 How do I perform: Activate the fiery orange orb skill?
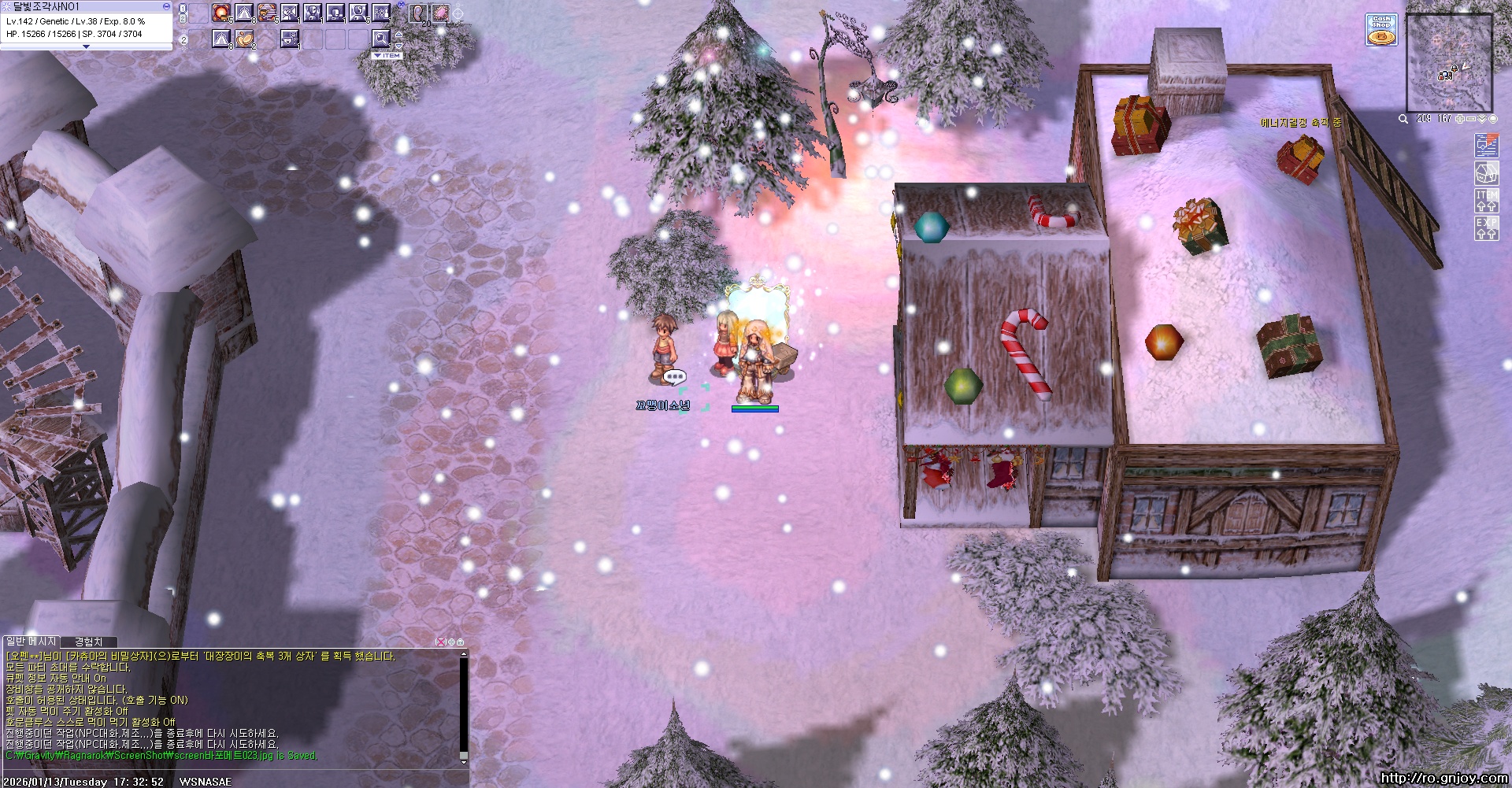(221, 13)
